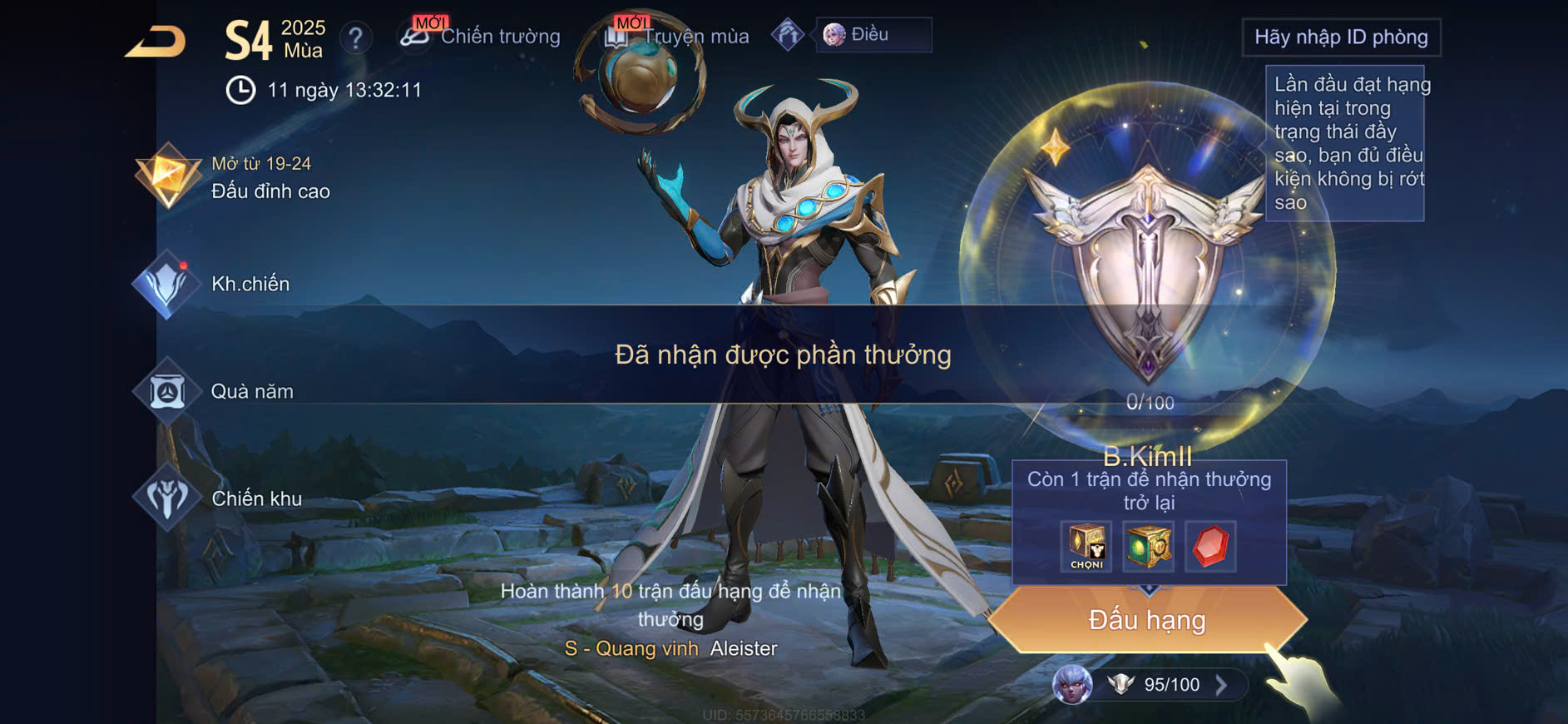
Task: Select the CHỌN reward chest
Action: [x=1086, y=547]
